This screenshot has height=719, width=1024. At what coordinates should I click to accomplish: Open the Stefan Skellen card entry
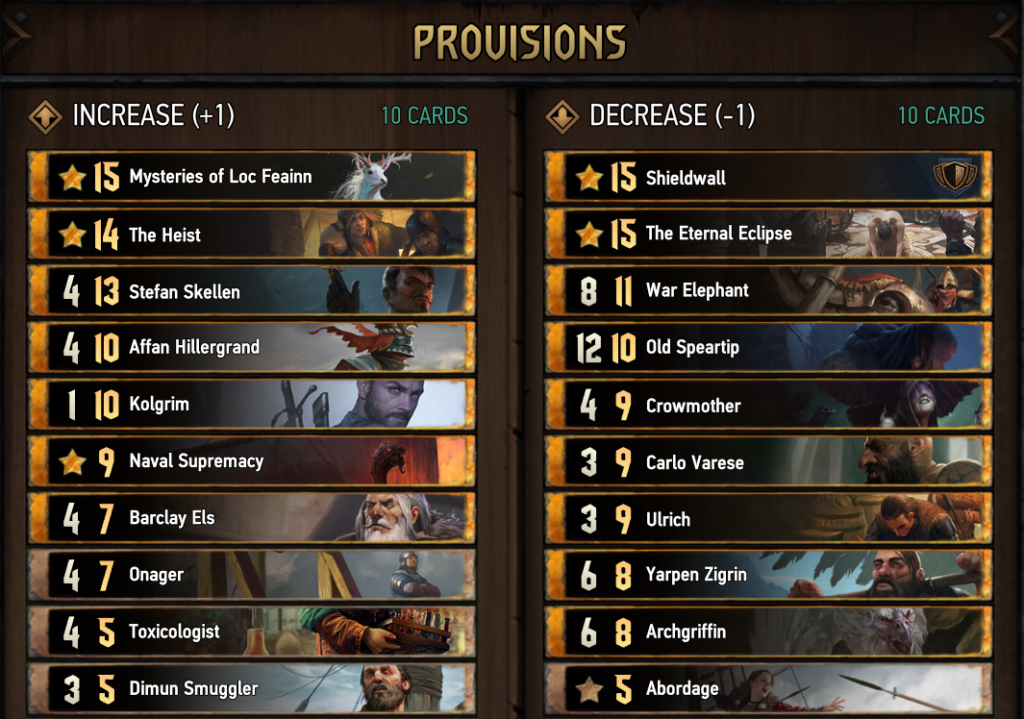250,291
